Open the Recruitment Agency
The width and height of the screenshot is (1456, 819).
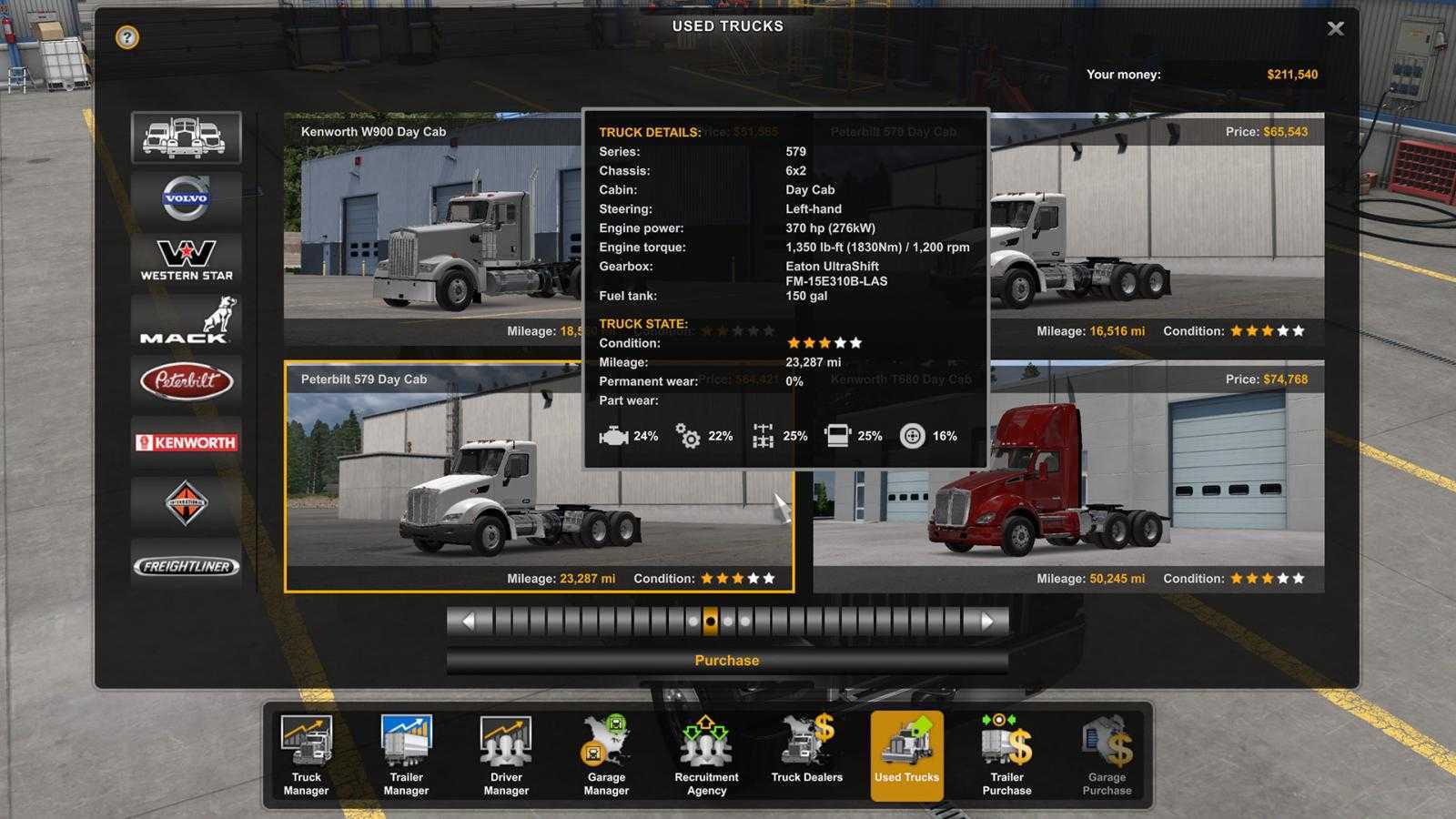(706, 755)
